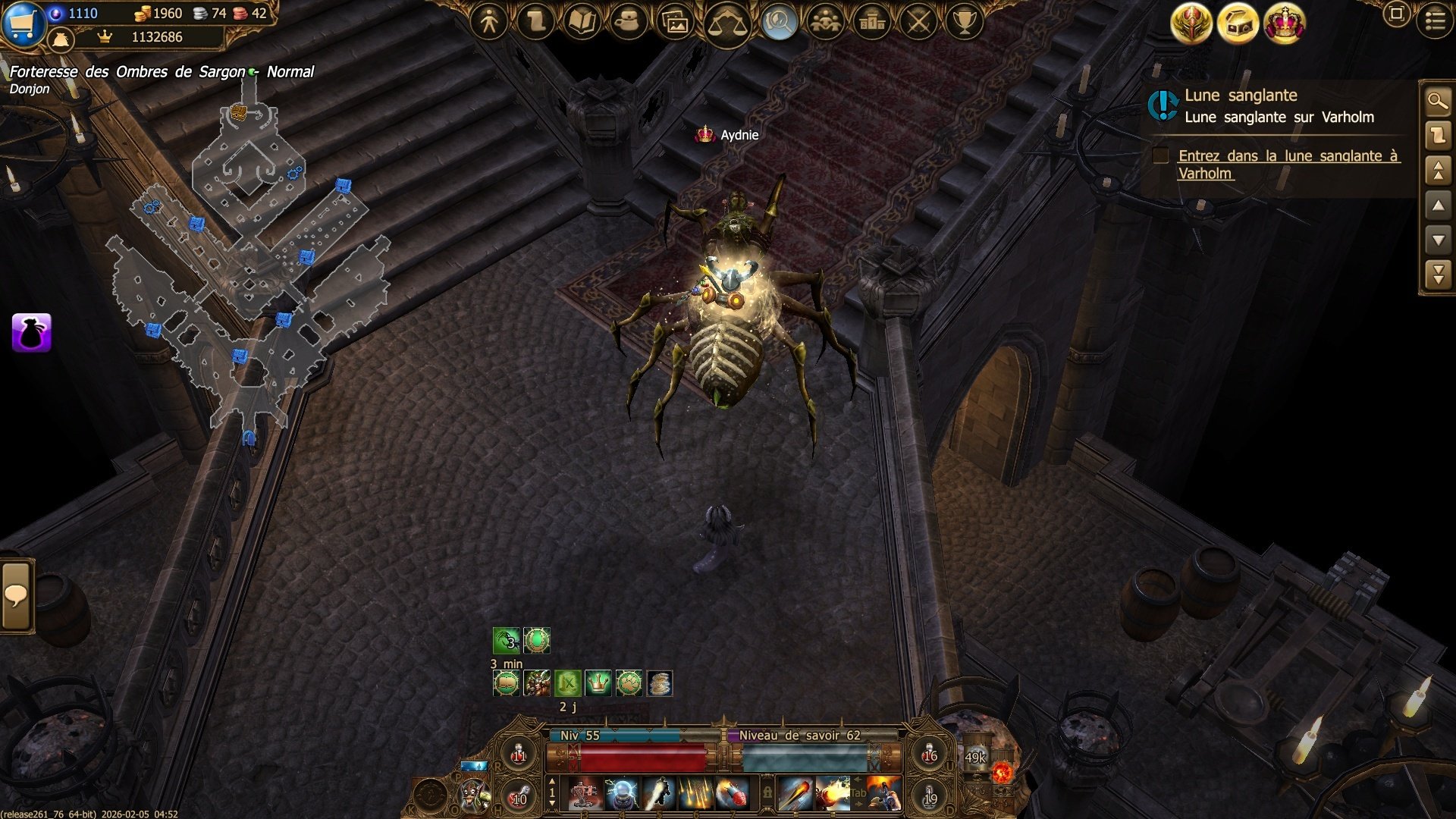This screenshot has height=819, width=1456.
Task: Open the crossed swords PvP menu
Action: point(918,22)
